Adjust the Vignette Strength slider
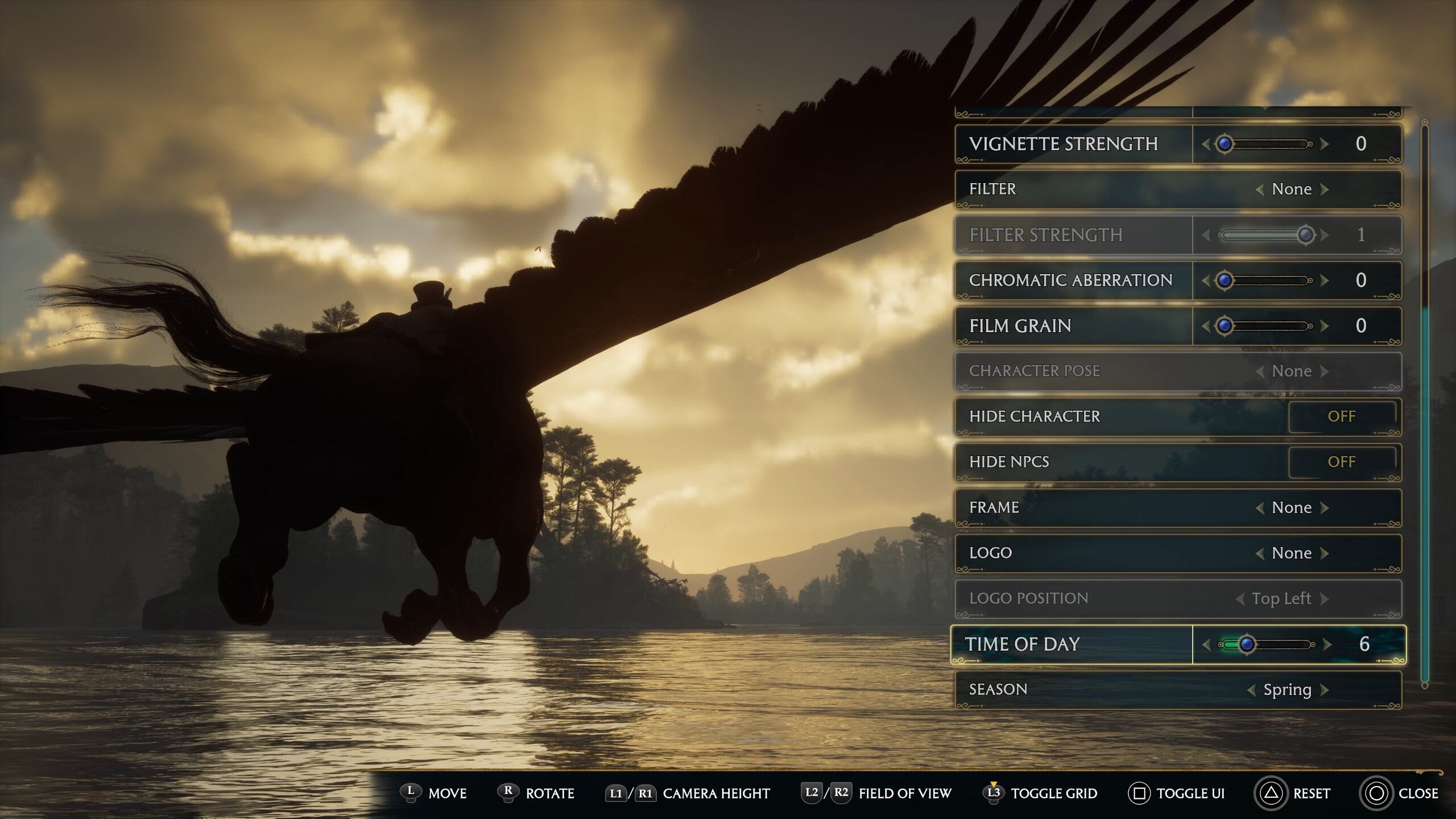The image size is (1456, 819). click(1225, 144)
